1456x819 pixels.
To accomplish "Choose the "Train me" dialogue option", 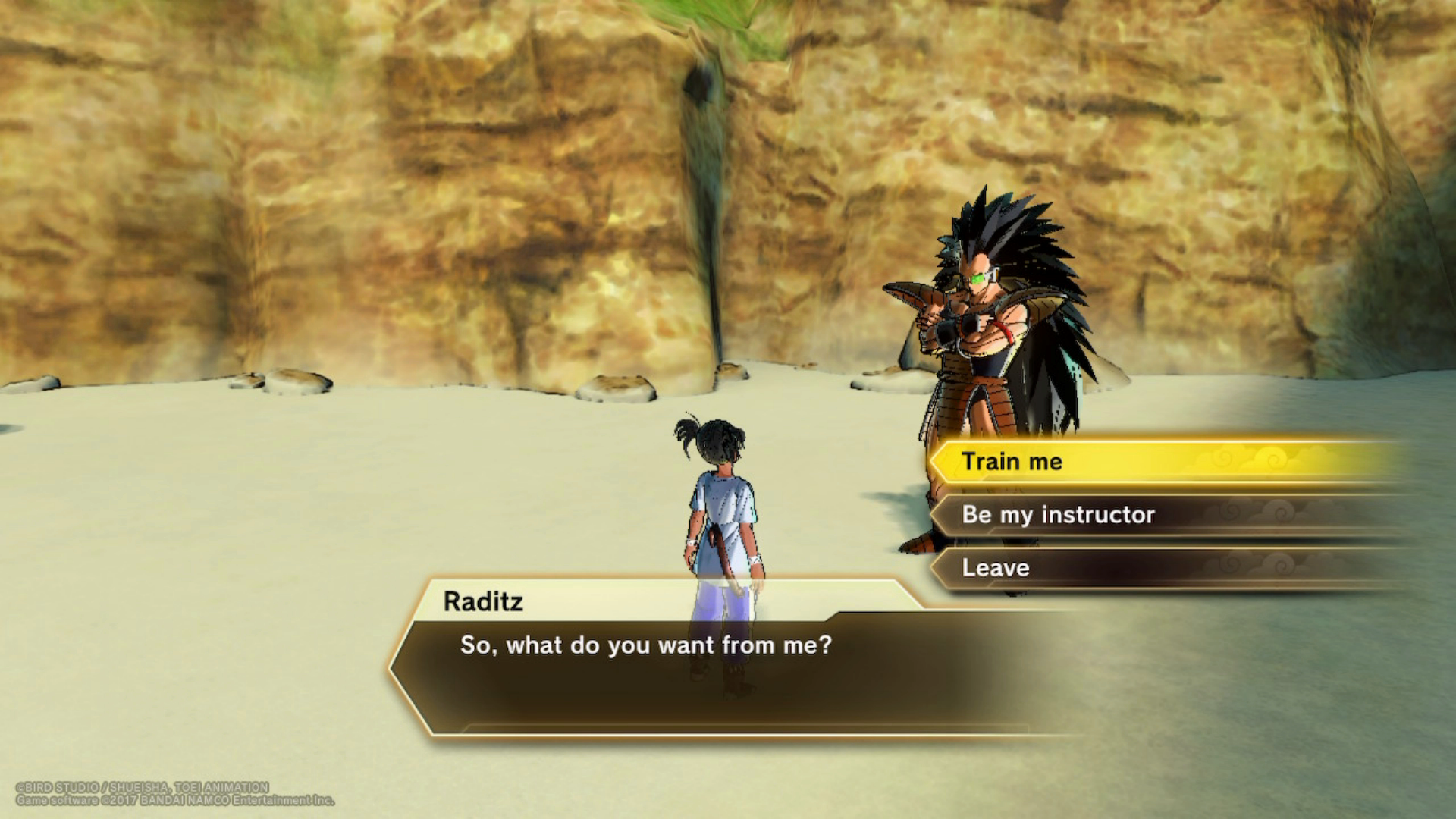I will (1012, 462).
